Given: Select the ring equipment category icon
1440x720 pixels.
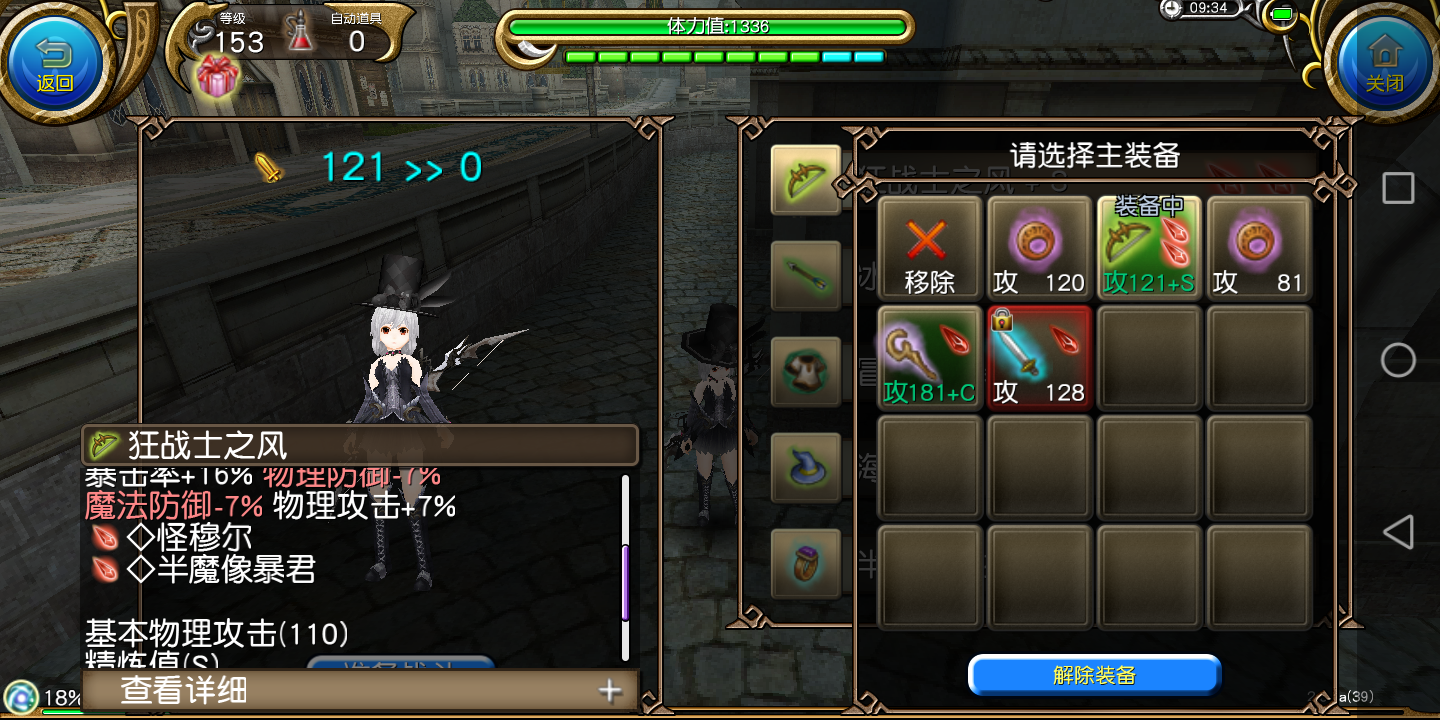Looking at the screenshot, I should click(x=807, y=562).
